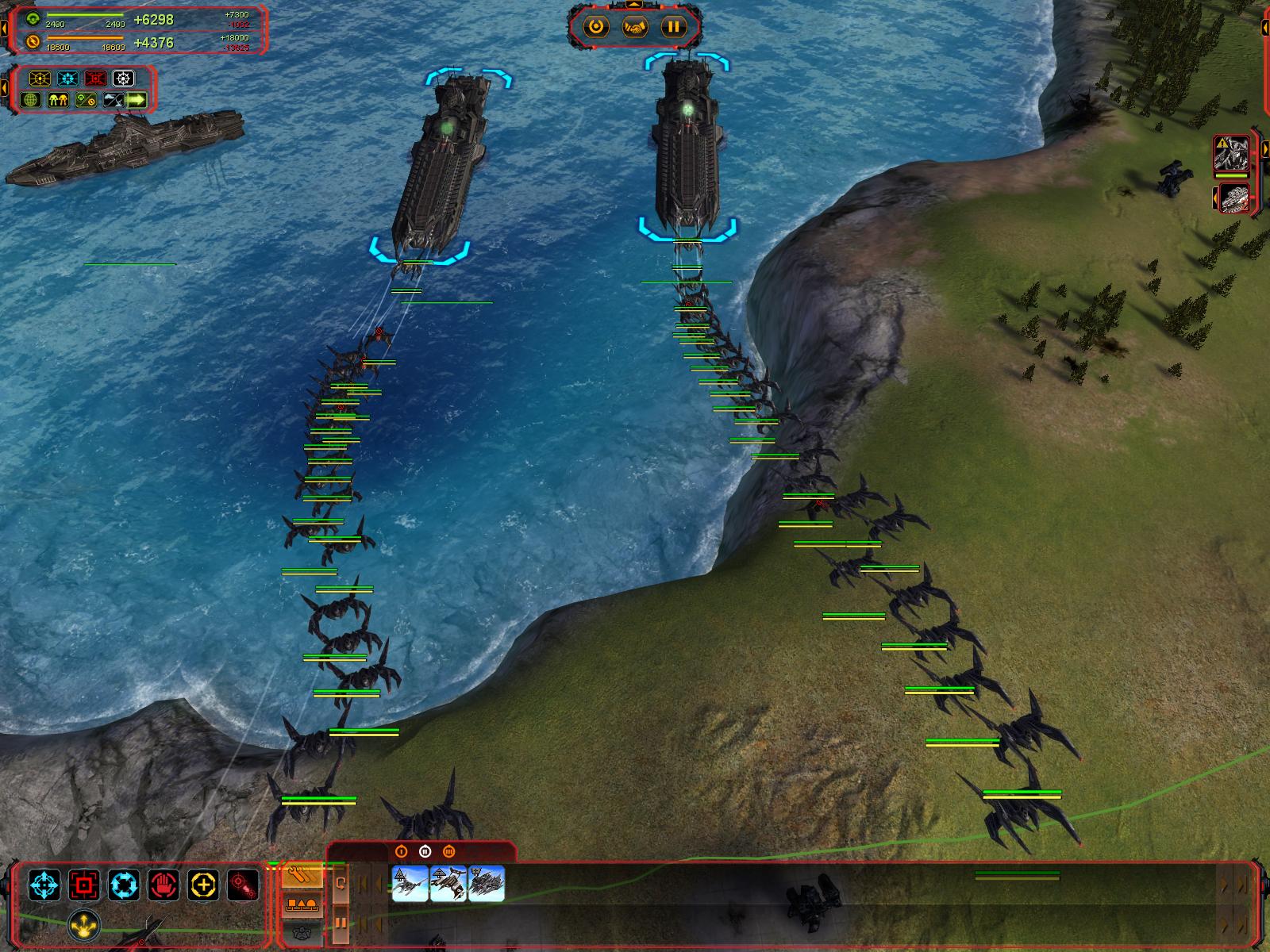Screen dimensions: 1270x952
Task: Queue the first aircraft build icon
Action: click(x=410, y=883)
